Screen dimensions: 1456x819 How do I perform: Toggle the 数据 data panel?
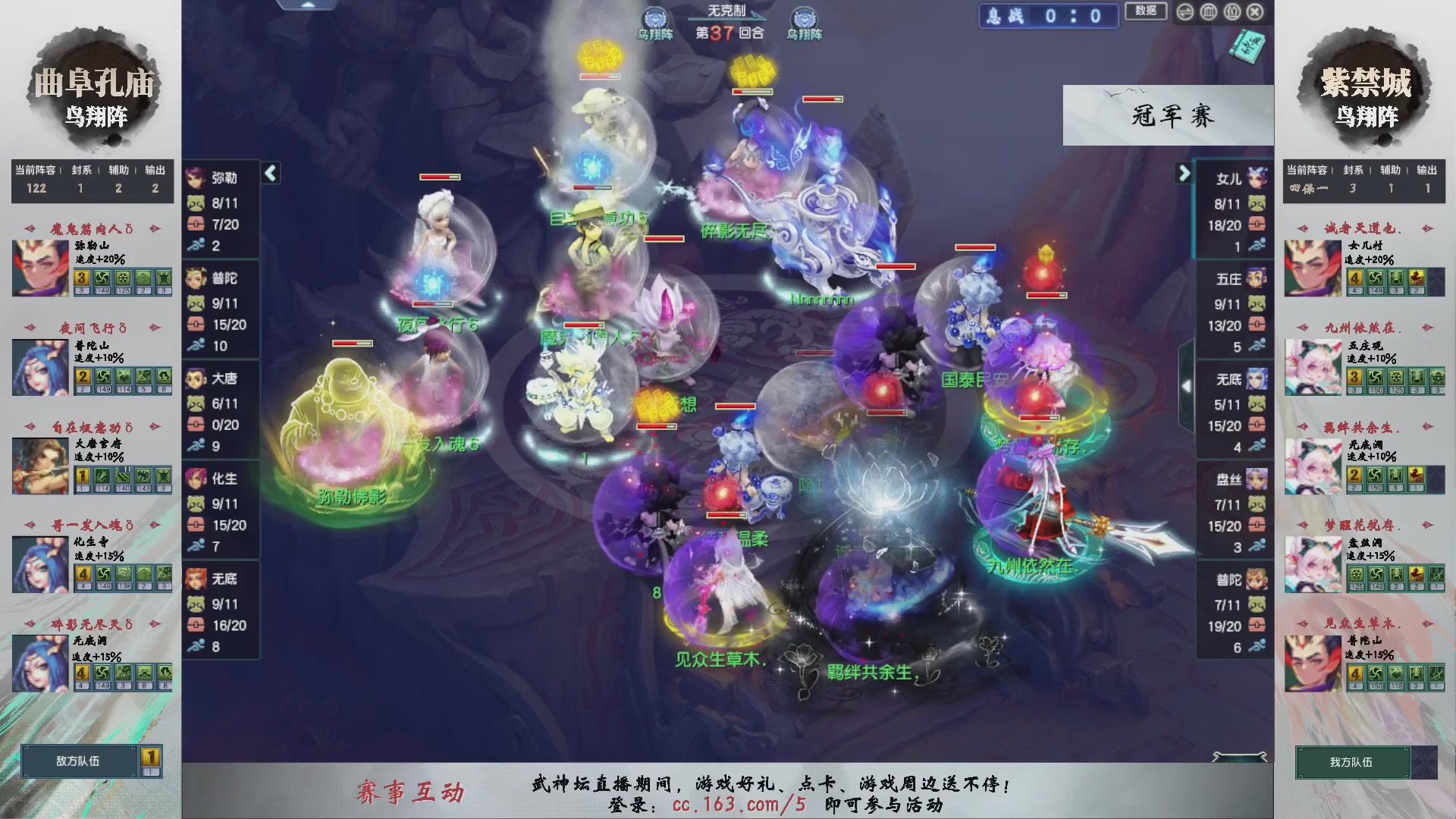pyautogui.click(x=1147, y=11)
